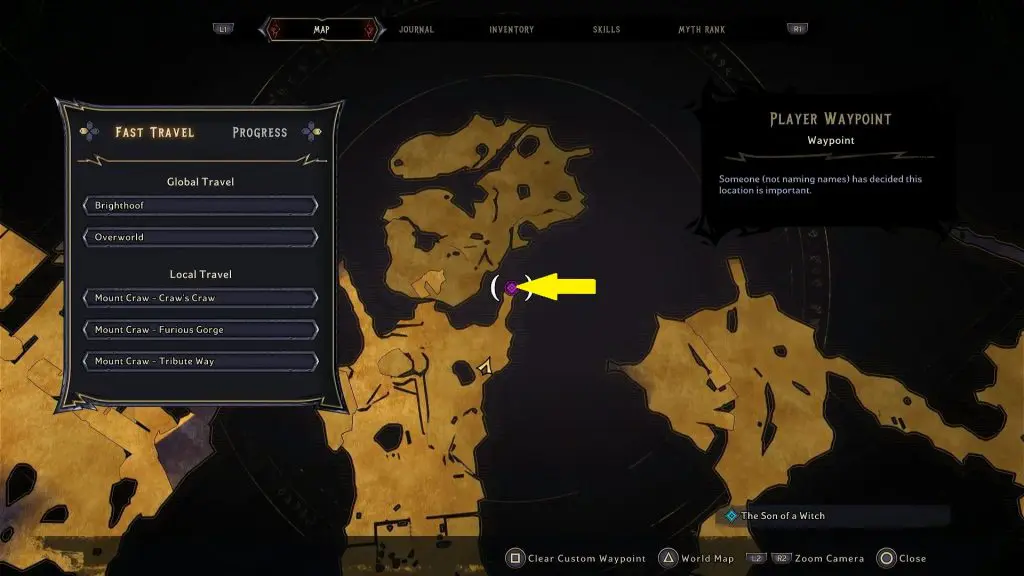Switch to the Progress panel
Viewport: 1024px width, 576px height.
tap(259, 132)
